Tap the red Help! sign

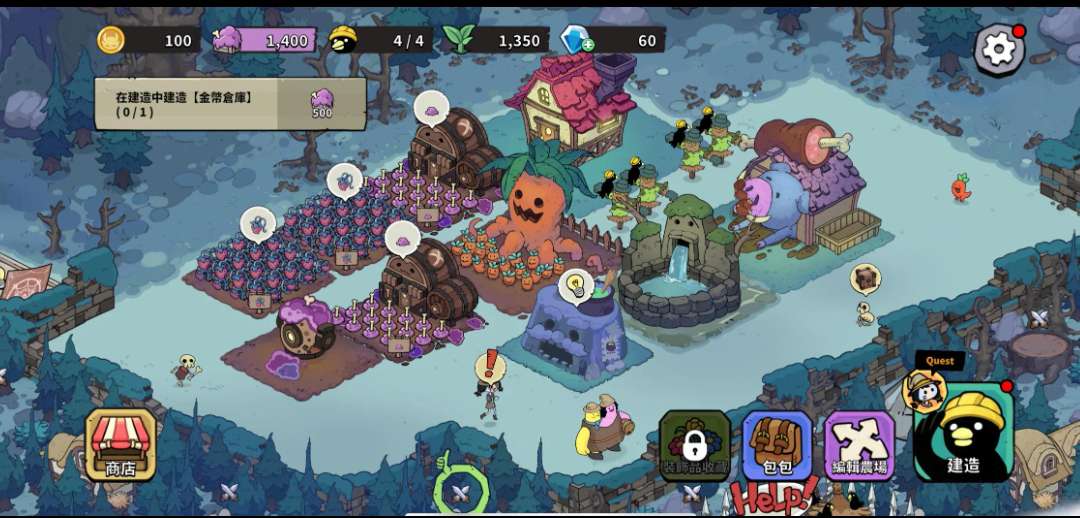[x=772, y=495]
